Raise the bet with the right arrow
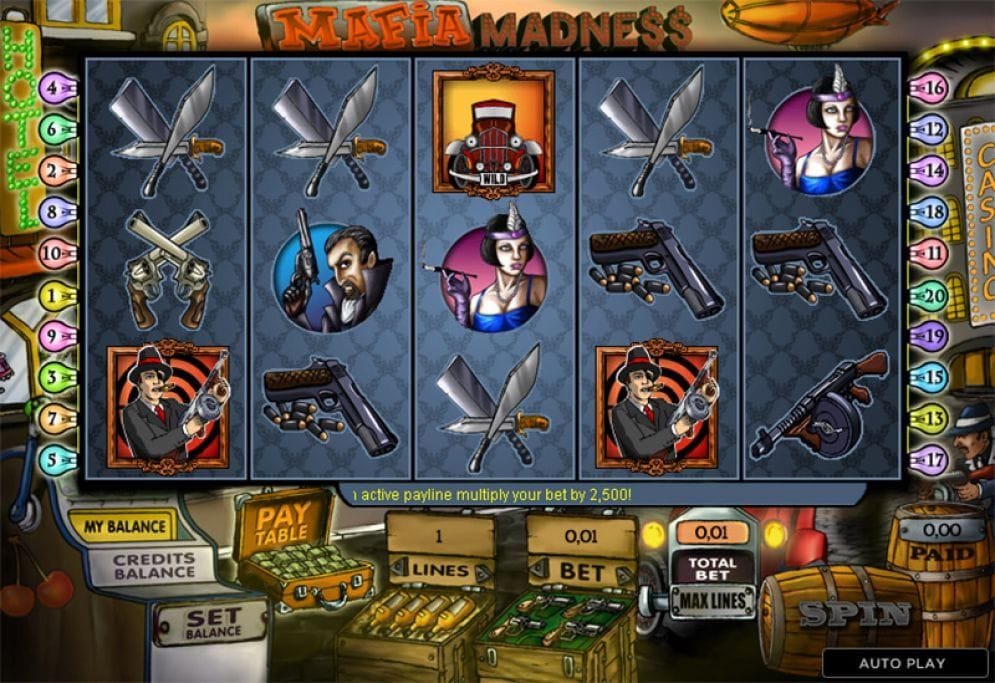The height and width of the screenshot is (683, 995). pos(624,573)
